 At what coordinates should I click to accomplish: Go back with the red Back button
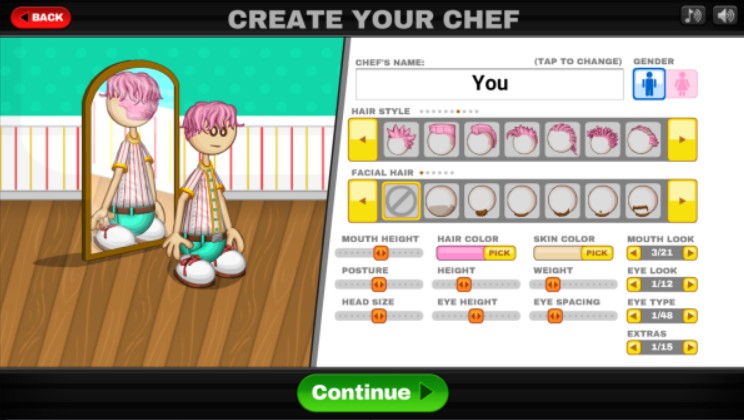point(40,17)
